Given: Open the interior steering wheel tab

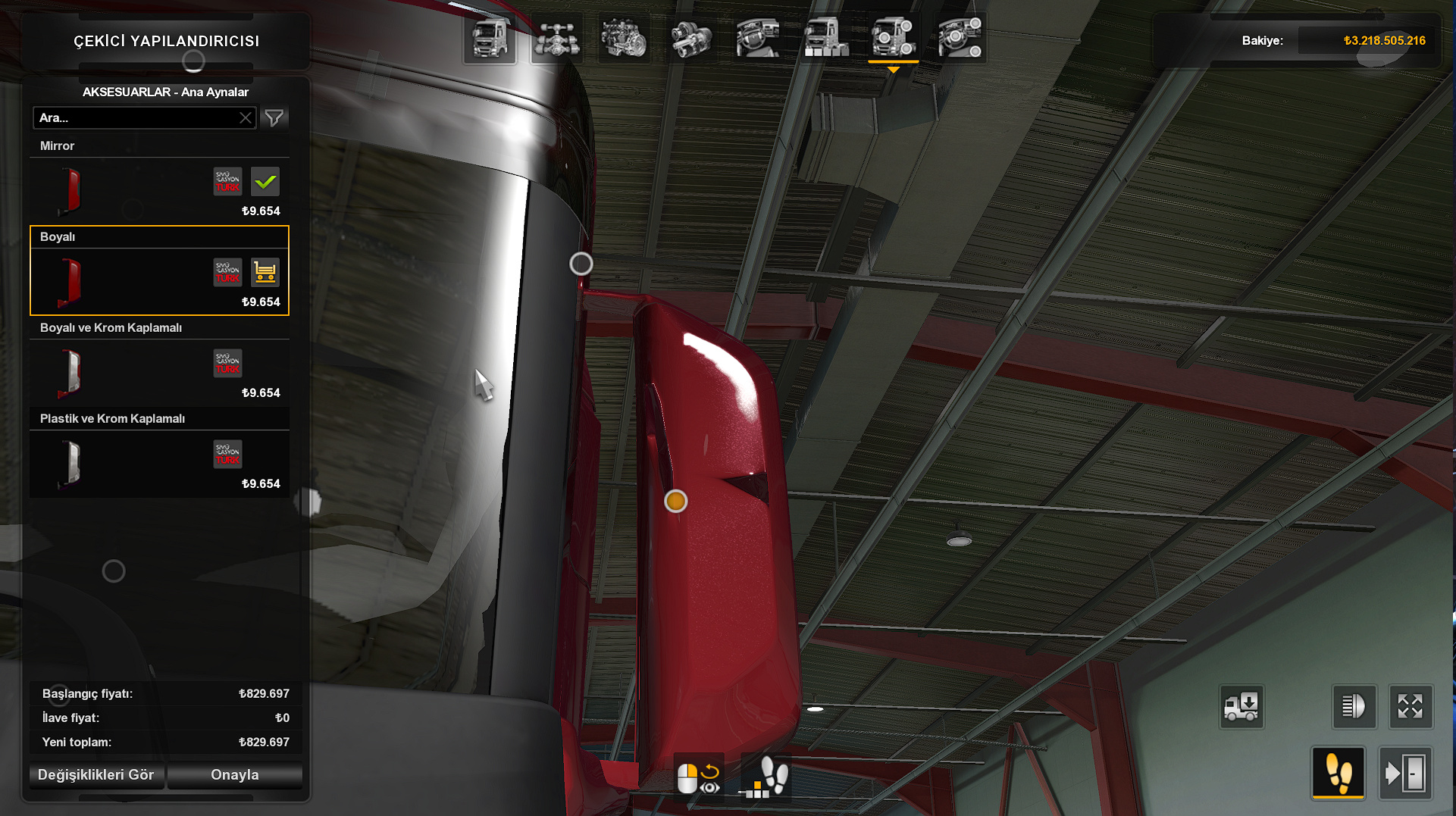Looking at the screenshot, I should tap(757, 38).
